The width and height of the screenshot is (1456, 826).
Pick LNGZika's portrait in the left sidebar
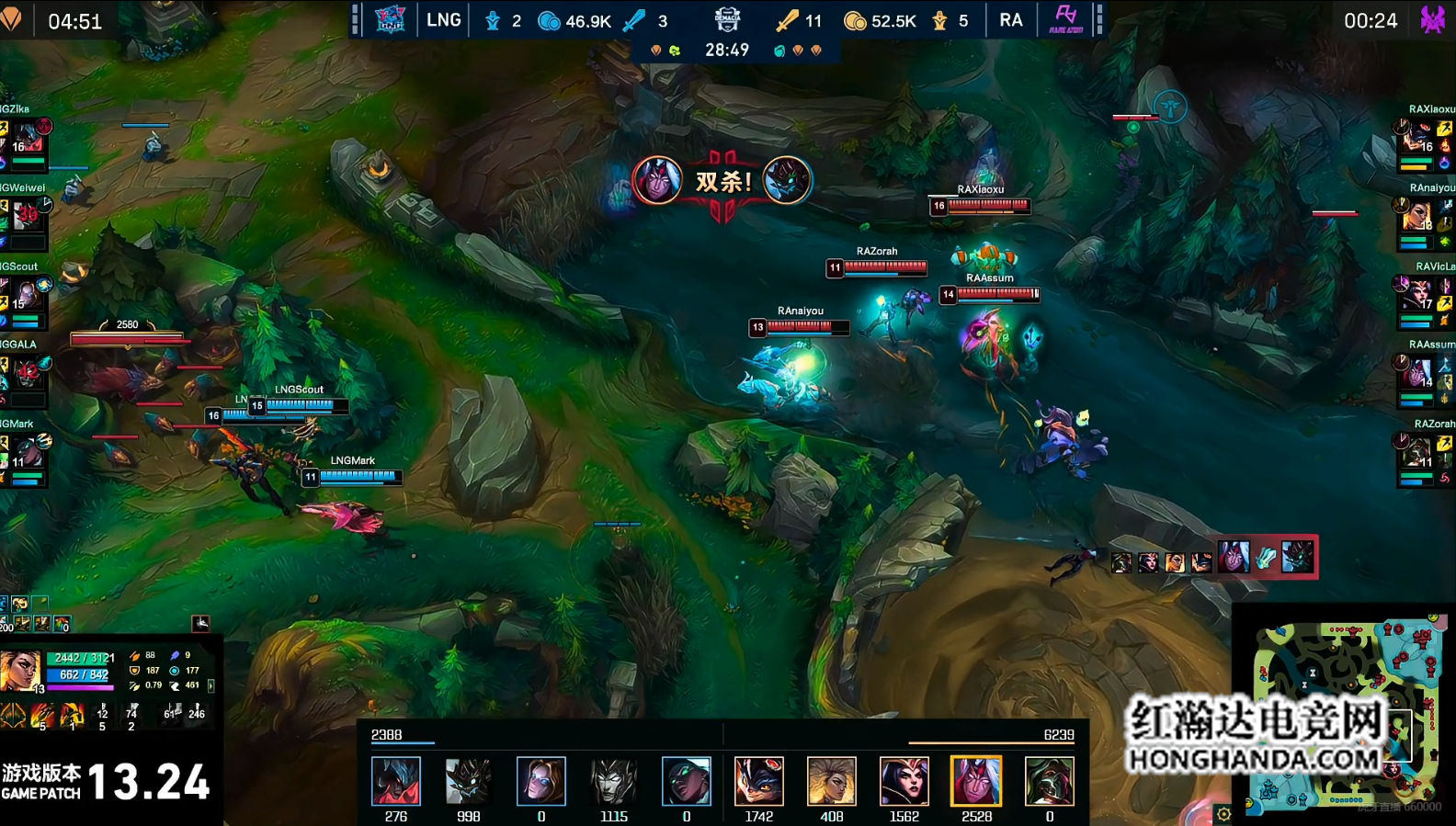[28, 136]
